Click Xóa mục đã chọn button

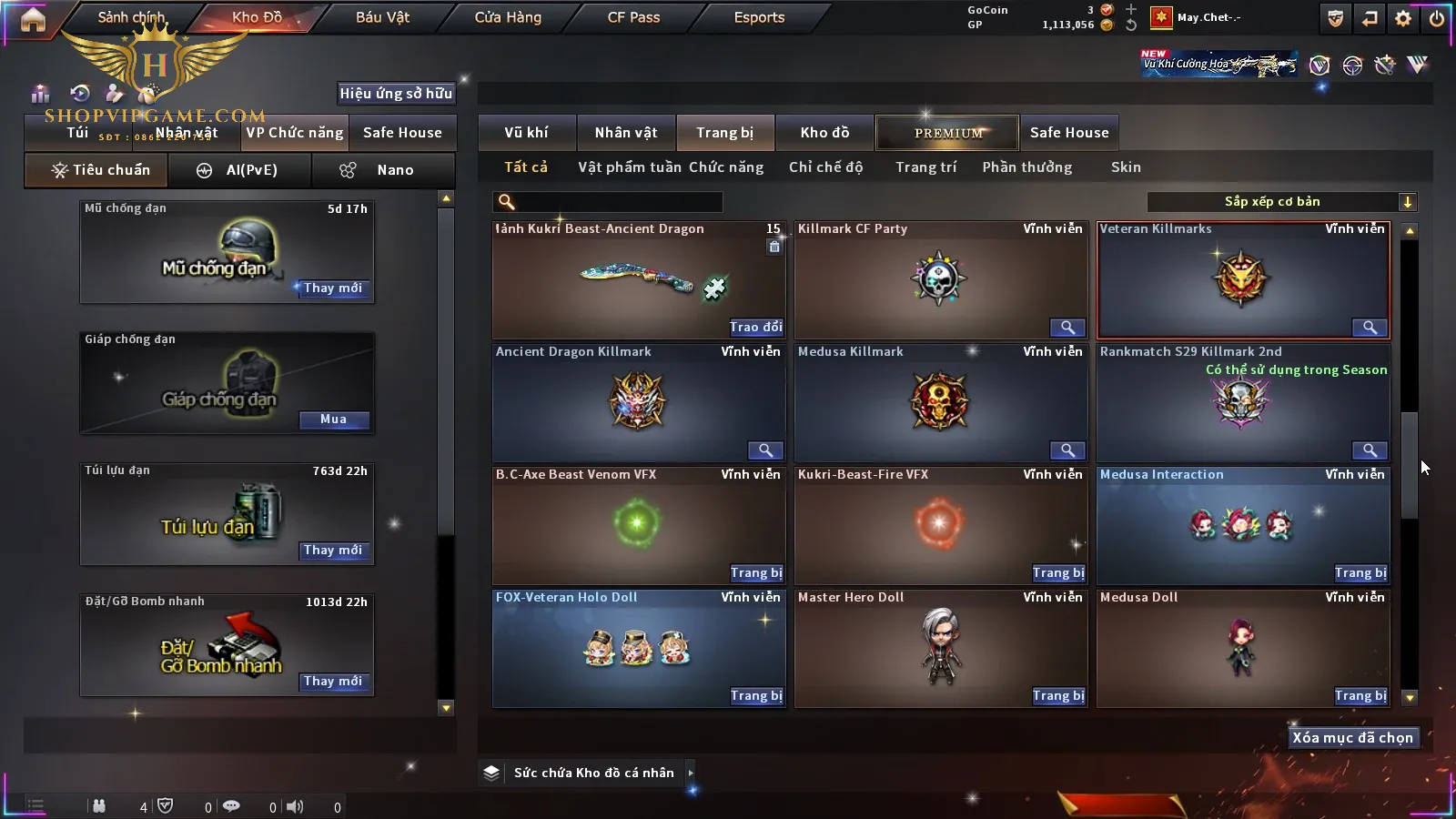pos(1352,738)
